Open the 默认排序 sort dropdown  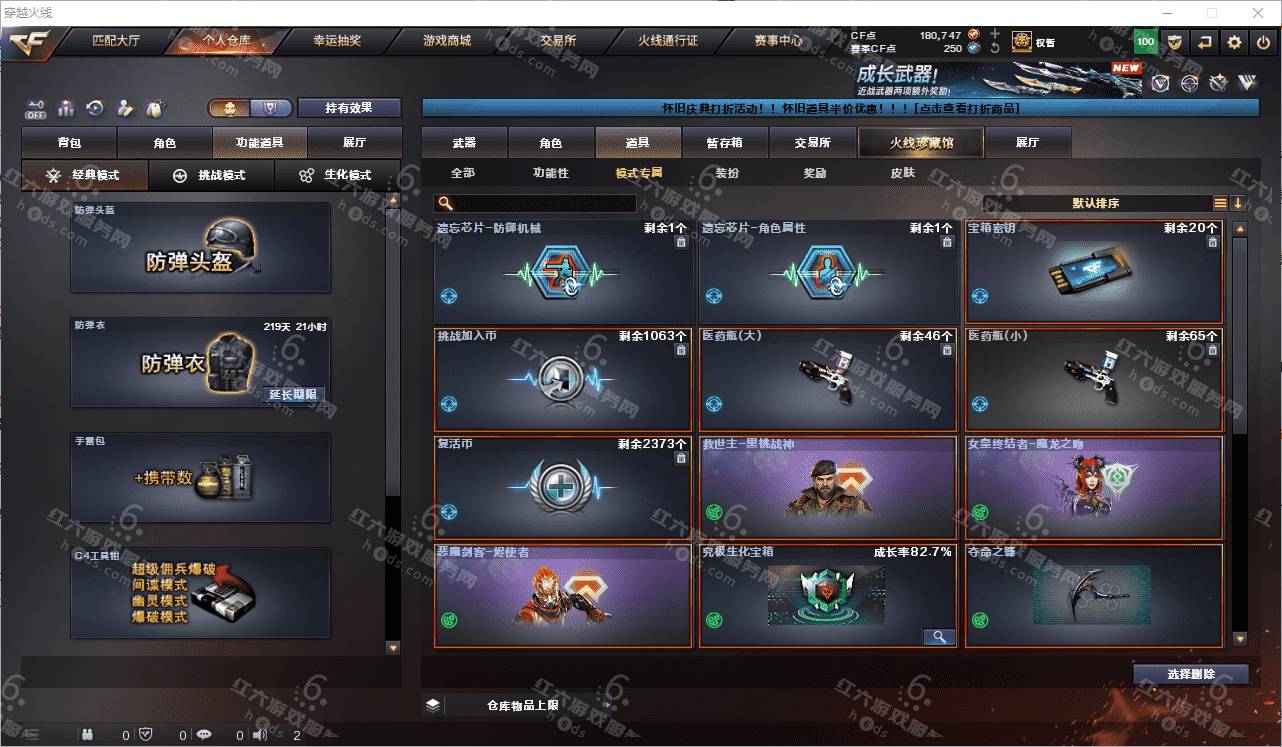pos(1096,203)
